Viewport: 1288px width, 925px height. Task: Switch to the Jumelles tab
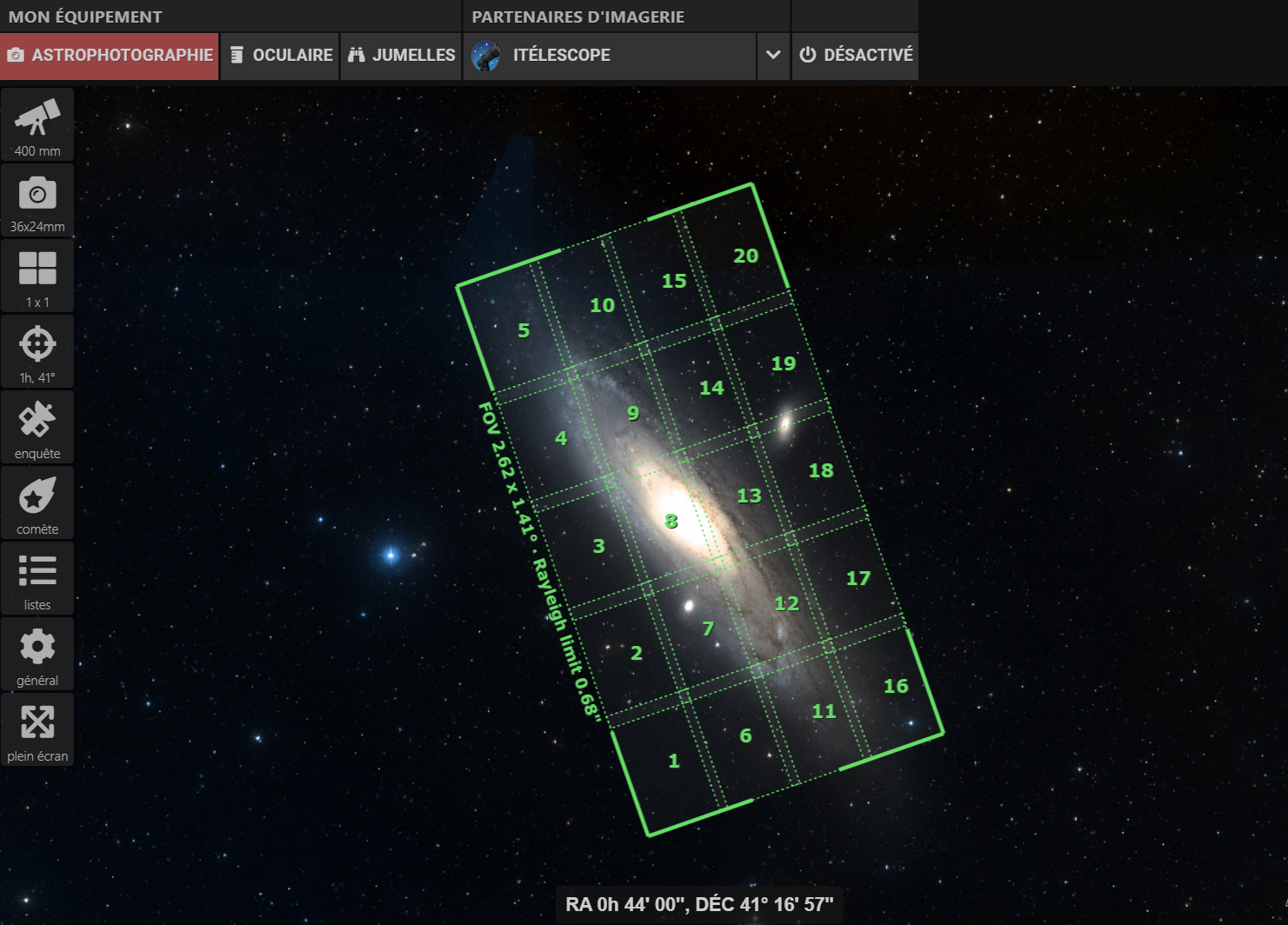tap(401, 56)
